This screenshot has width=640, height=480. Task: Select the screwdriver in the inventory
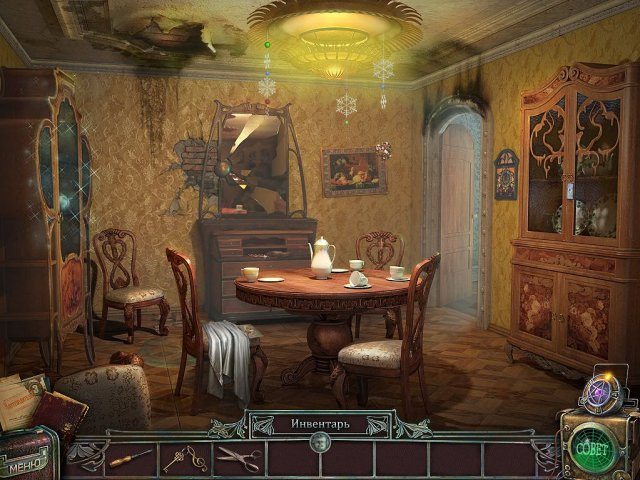click(x=130, y=458)
